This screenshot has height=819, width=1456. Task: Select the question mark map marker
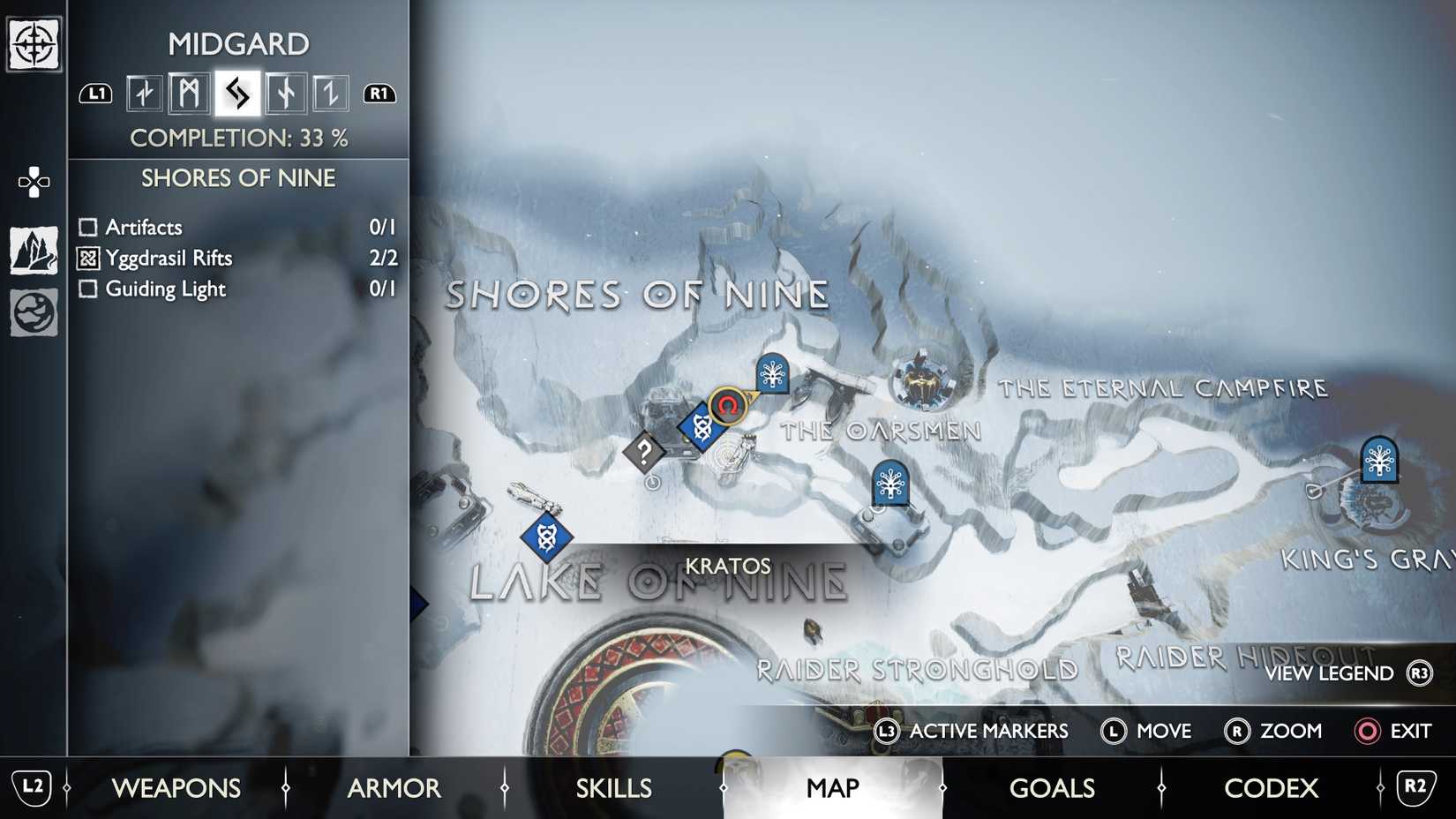[644, 453]
